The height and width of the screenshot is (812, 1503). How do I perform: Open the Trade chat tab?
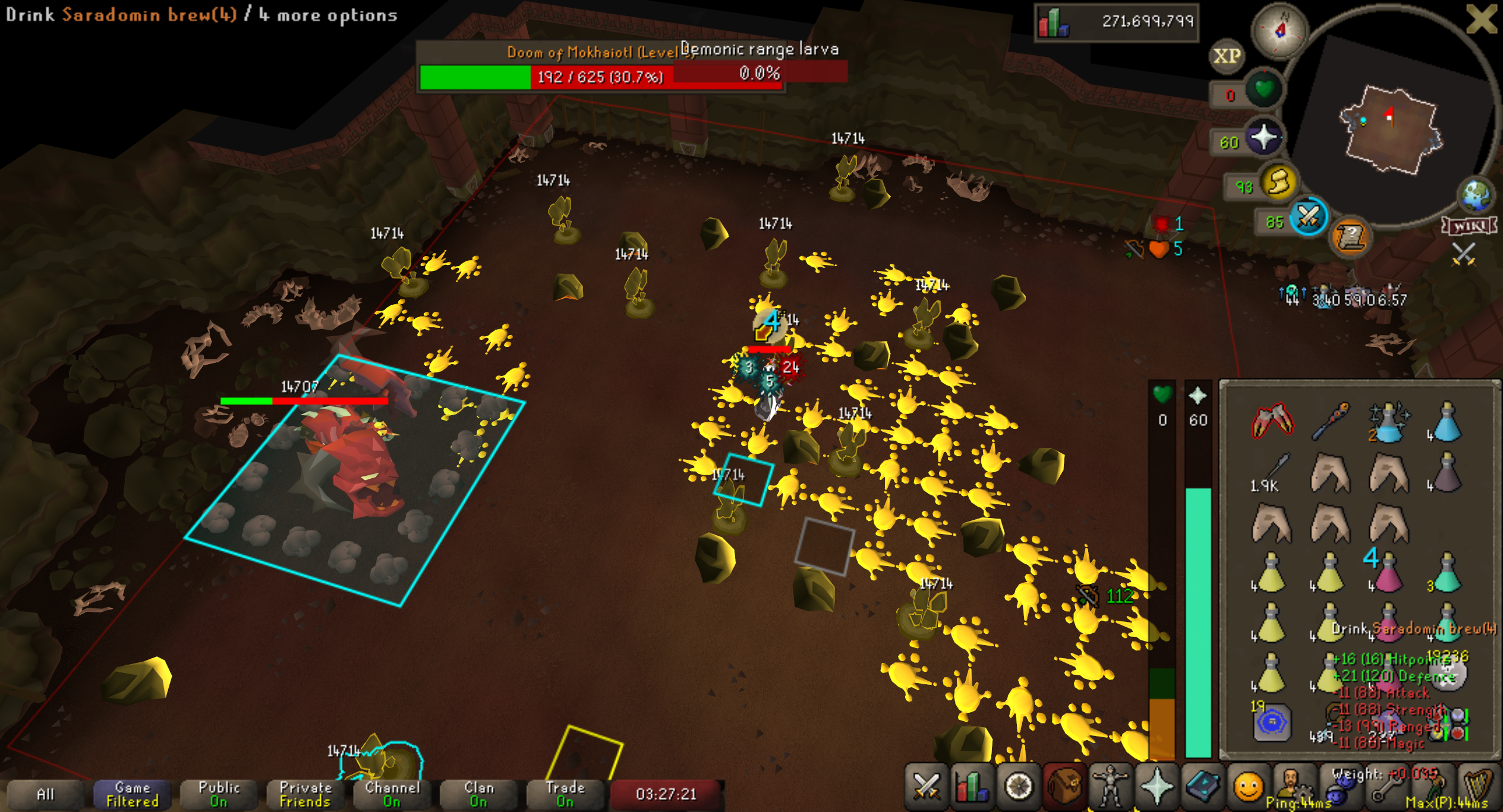click(x=565, y=794)
